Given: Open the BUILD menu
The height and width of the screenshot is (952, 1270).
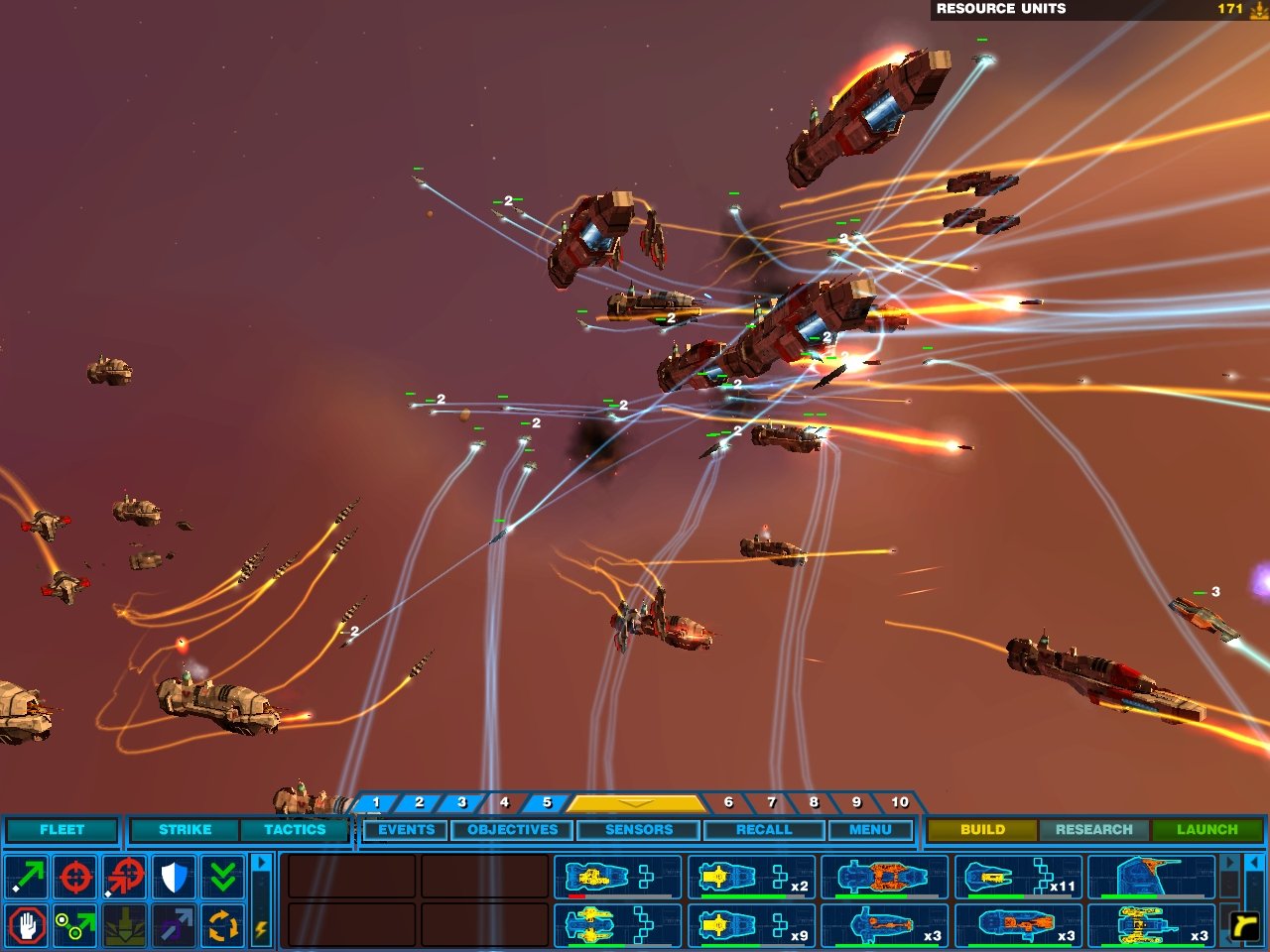Looking at the screenshot, I should point(983,830).
